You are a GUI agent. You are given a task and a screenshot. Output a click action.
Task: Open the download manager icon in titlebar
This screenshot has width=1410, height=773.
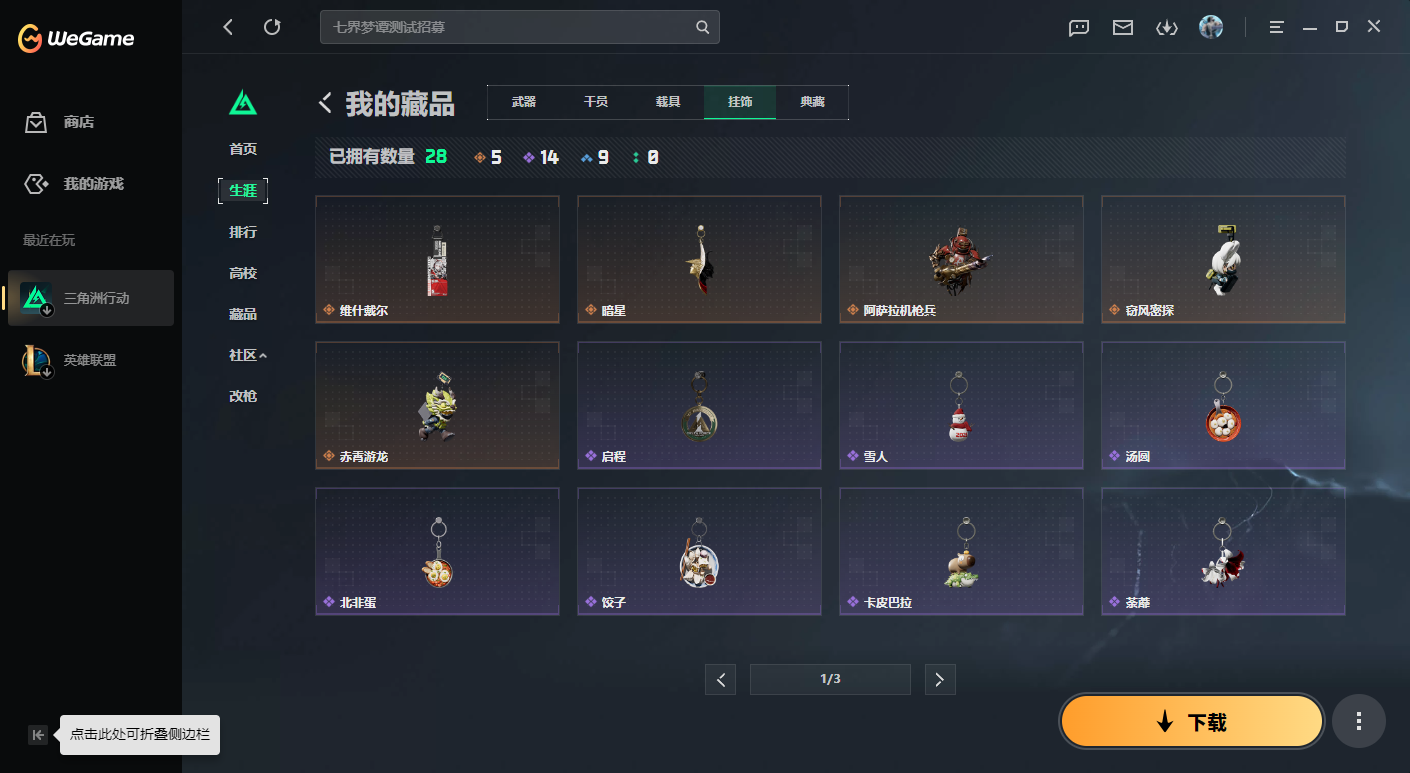coord(1166,27)
